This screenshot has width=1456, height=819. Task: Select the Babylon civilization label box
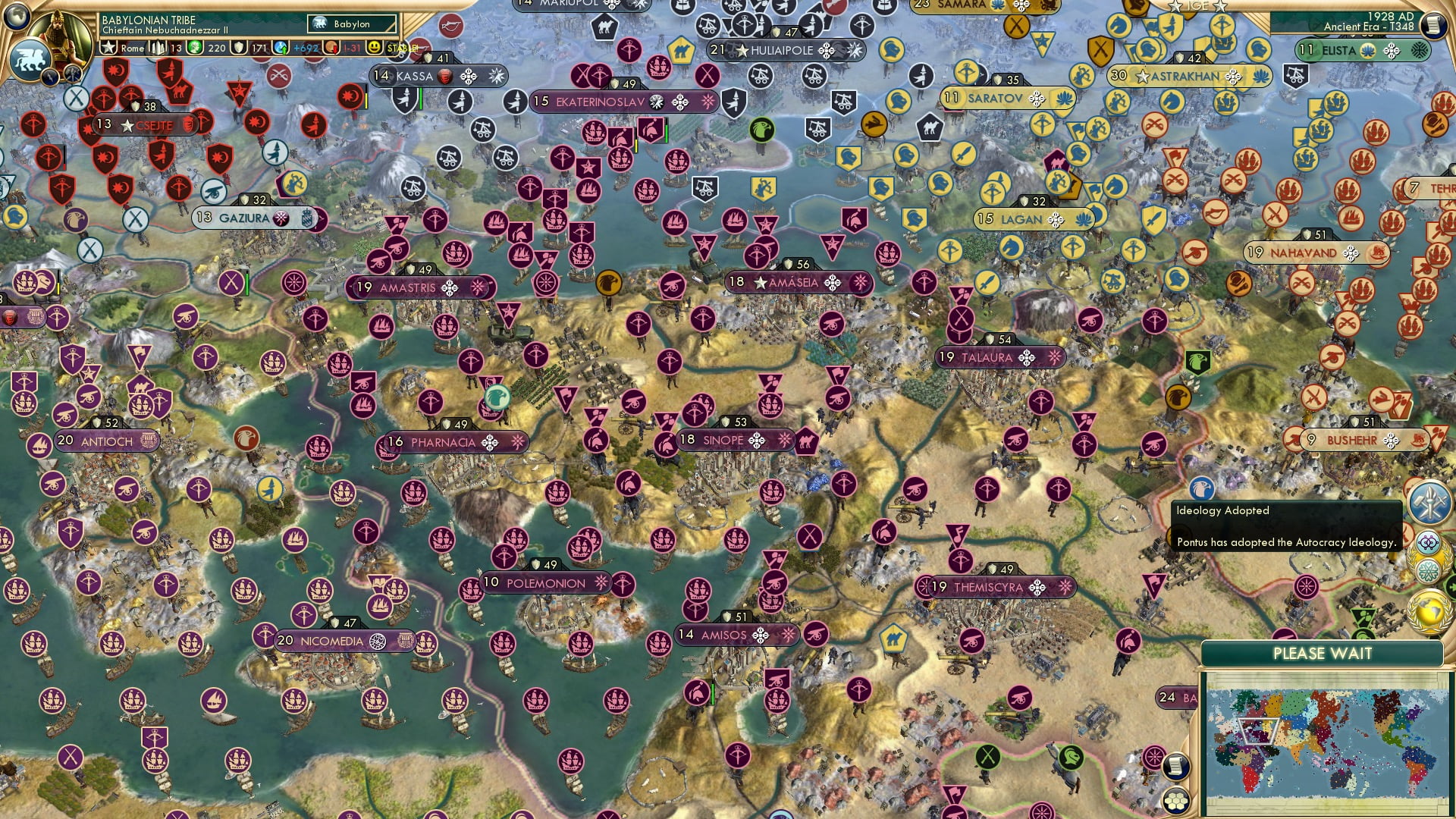pos(350,24)
